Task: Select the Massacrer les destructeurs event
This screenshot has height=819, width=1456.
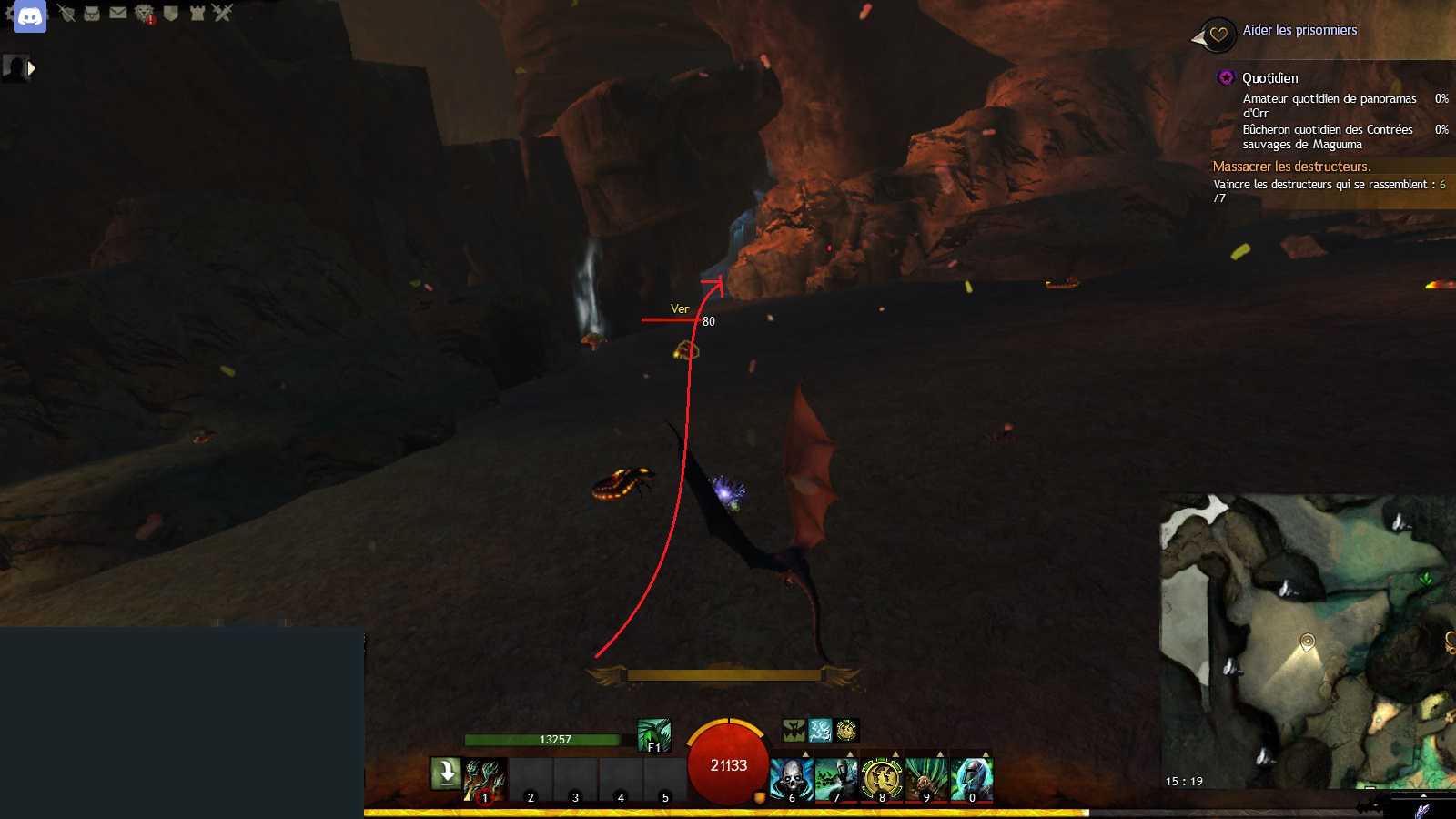Action: pyautogui.click(x=1290, y=167)
